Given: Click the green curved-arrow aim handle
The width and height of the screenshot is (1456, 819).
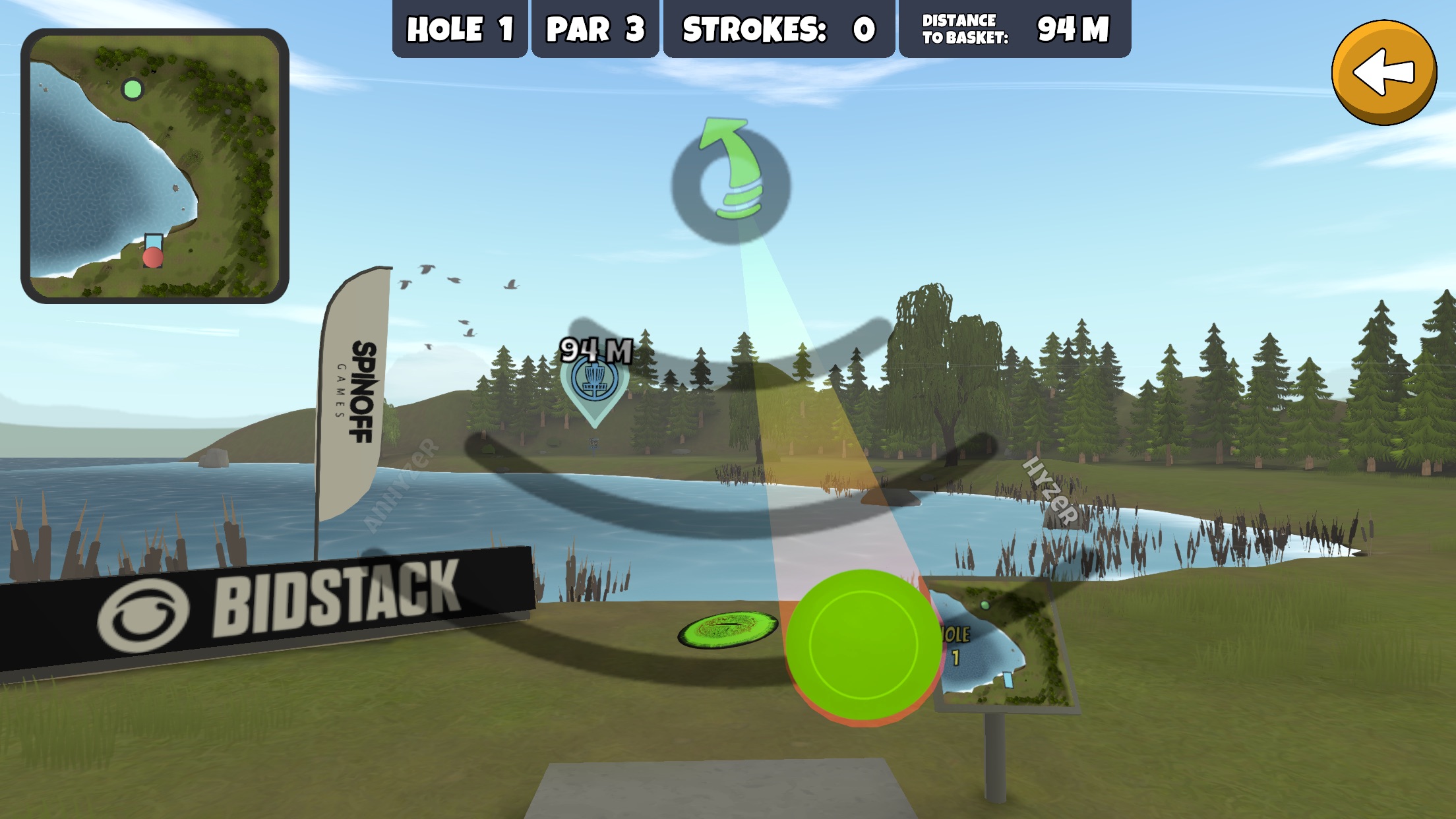Looking at the screenshot, I should pyautogui.click(x=731, y=180).
